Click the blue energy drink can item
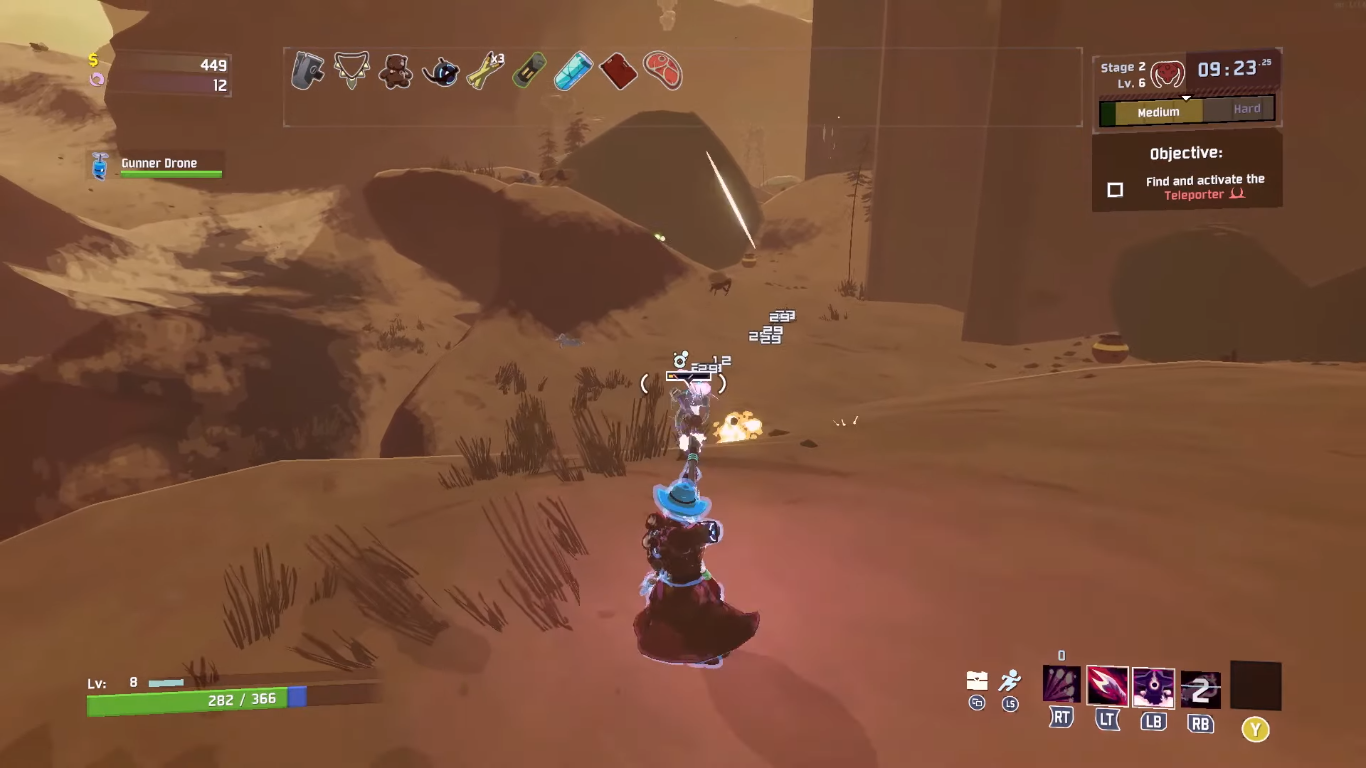This screenshot has height=768, width=1366. coord(573,71)
